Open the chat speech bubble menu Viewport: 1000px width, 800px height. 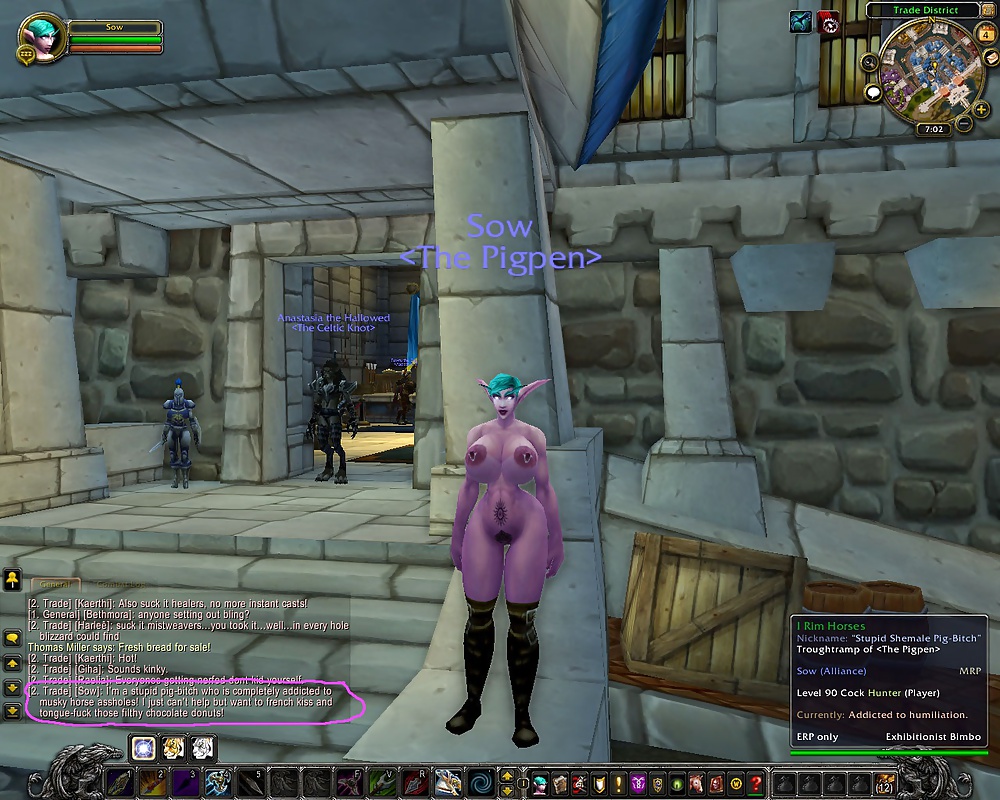[x=13, y=637]
